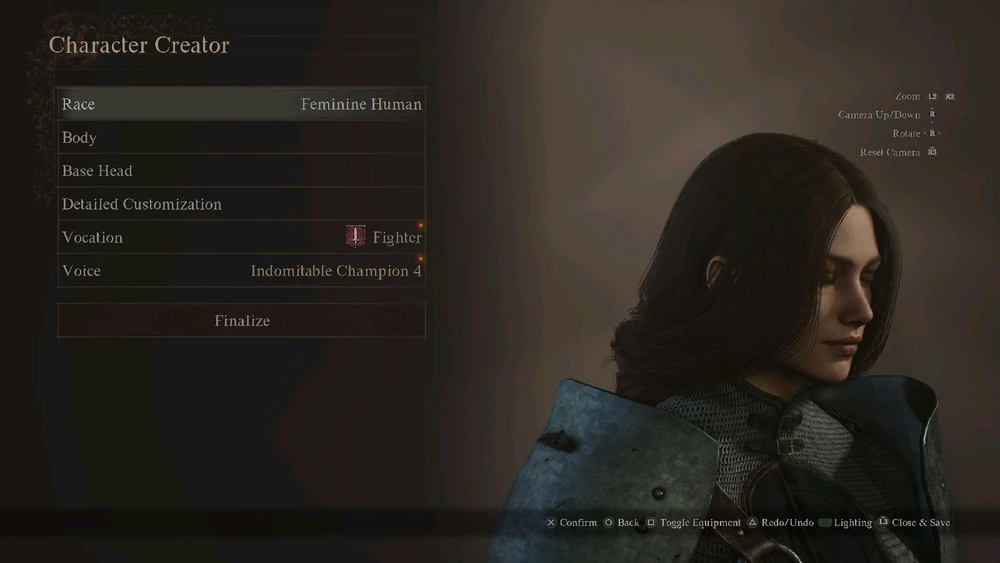Choose the Base Head option
1000x563 pixels.
pyautogui.click(x=241, y=171)
